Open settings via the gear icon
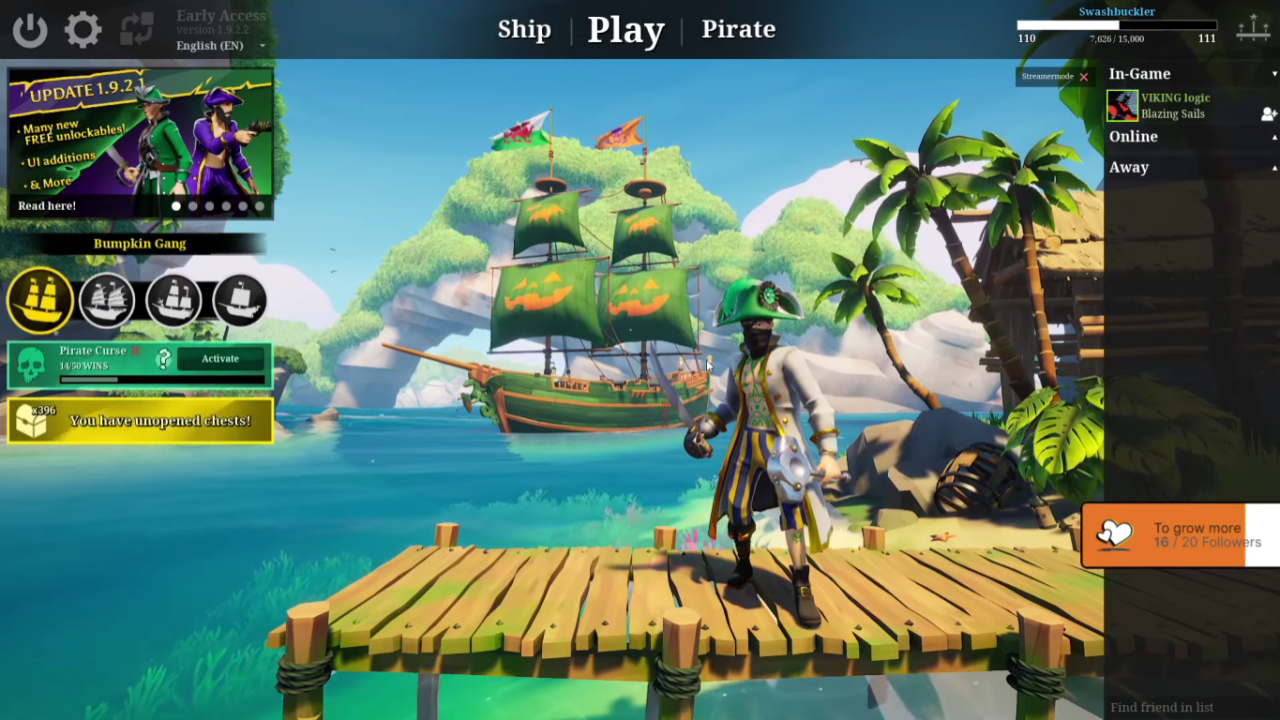Screen dimensions: 1280x720 [x=83, y=29]
